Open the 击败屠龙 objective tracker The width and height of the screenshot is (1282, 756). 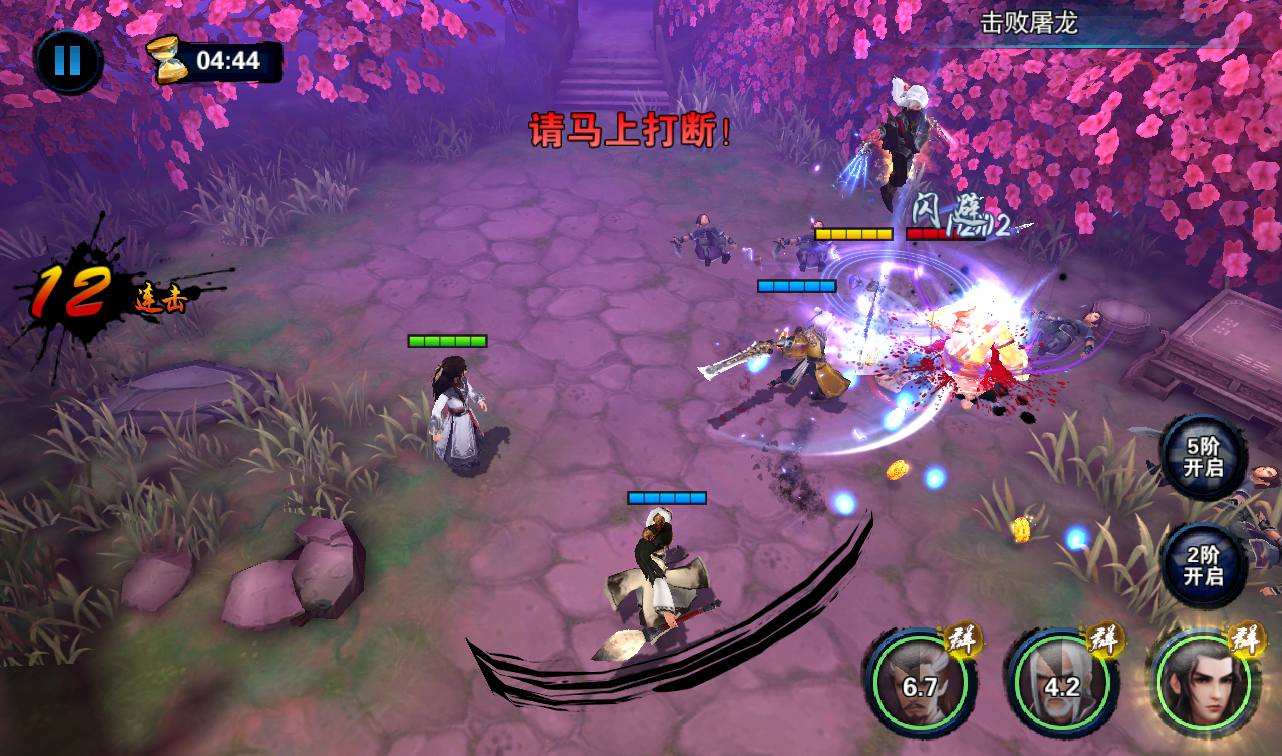pyautogui.click(x=1028, y=23)
